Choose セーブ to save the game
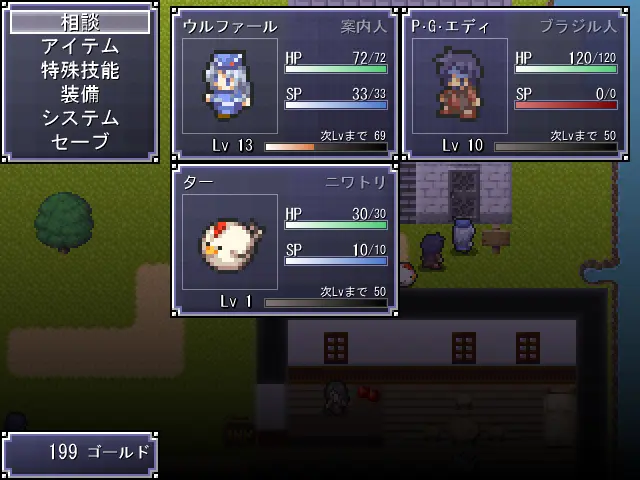 coord(80,142)
